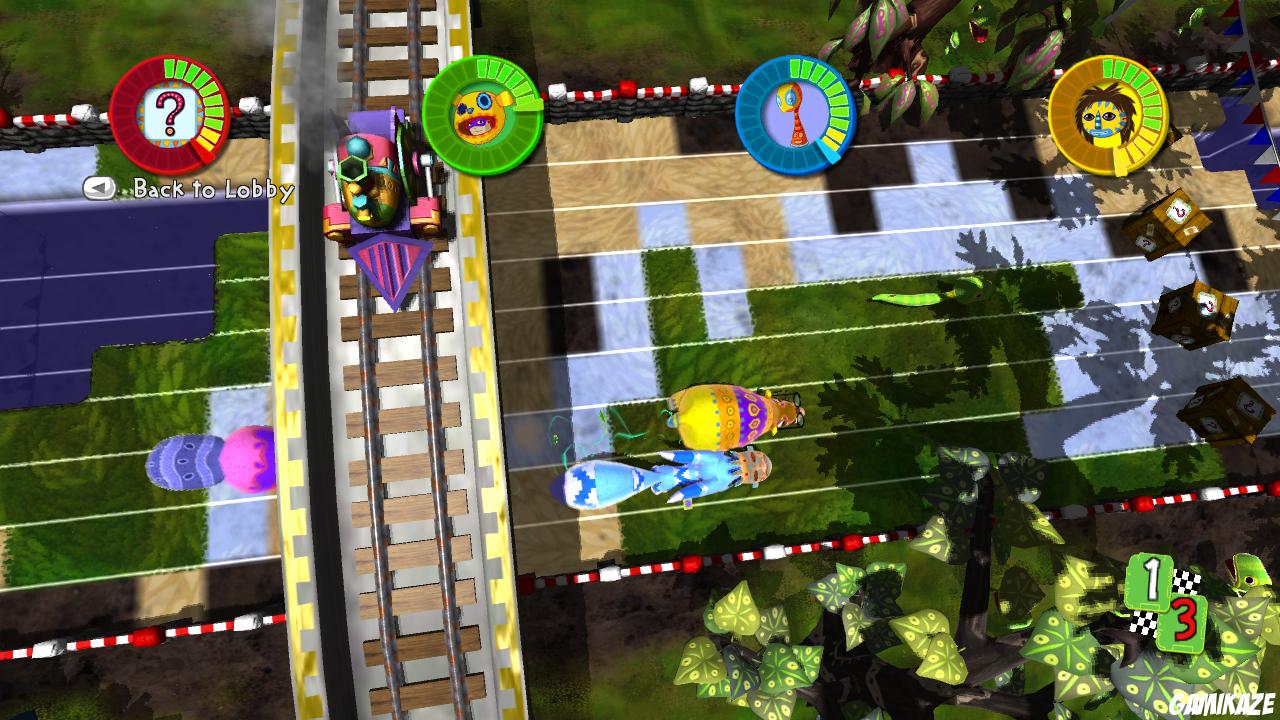Click the checkered flag beside score 1
Screen dimensions: 1280x720
[1185, 581]
